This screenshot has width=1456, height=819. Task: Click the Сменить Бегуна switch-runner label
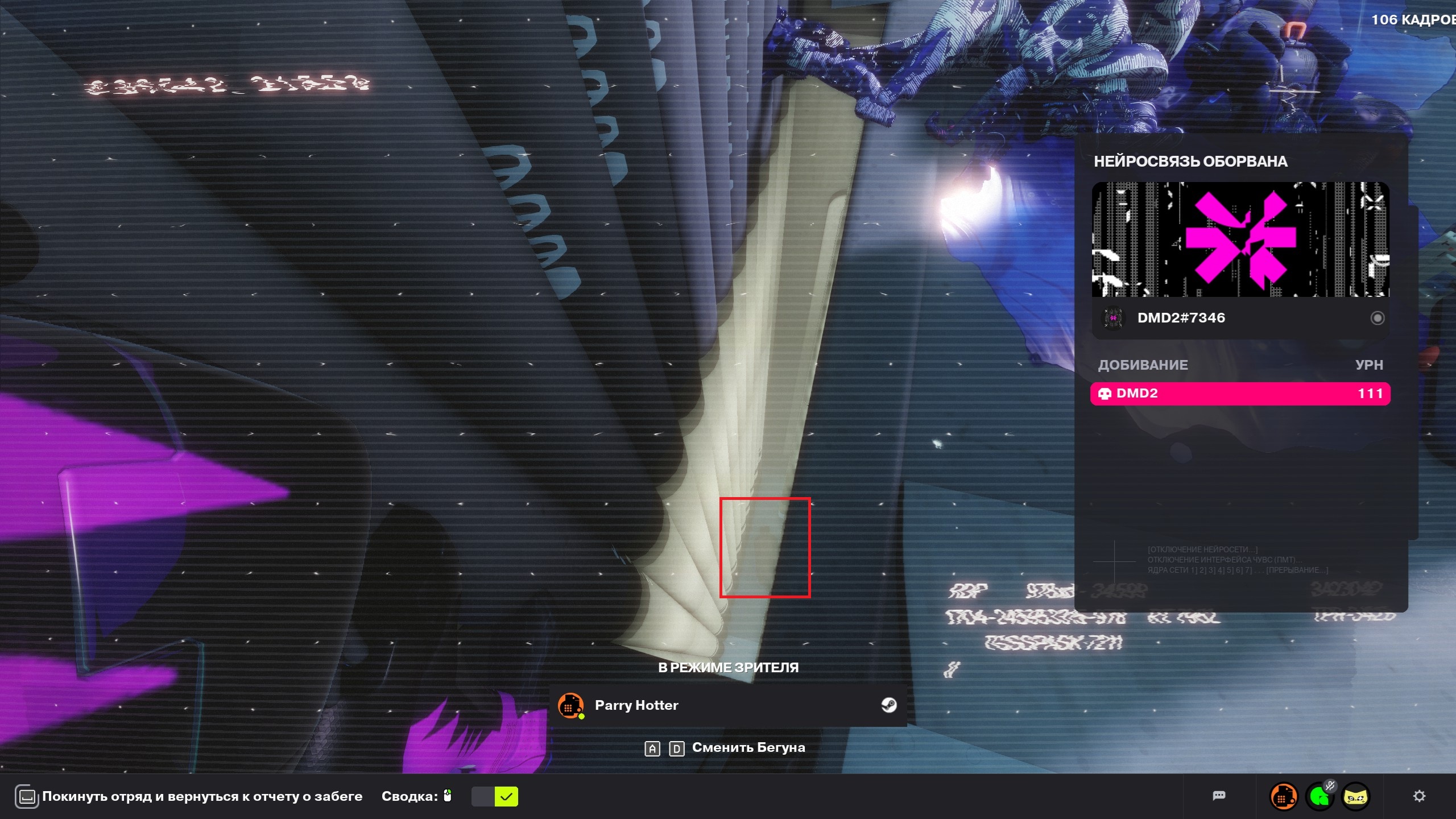(x=748, y=748)
